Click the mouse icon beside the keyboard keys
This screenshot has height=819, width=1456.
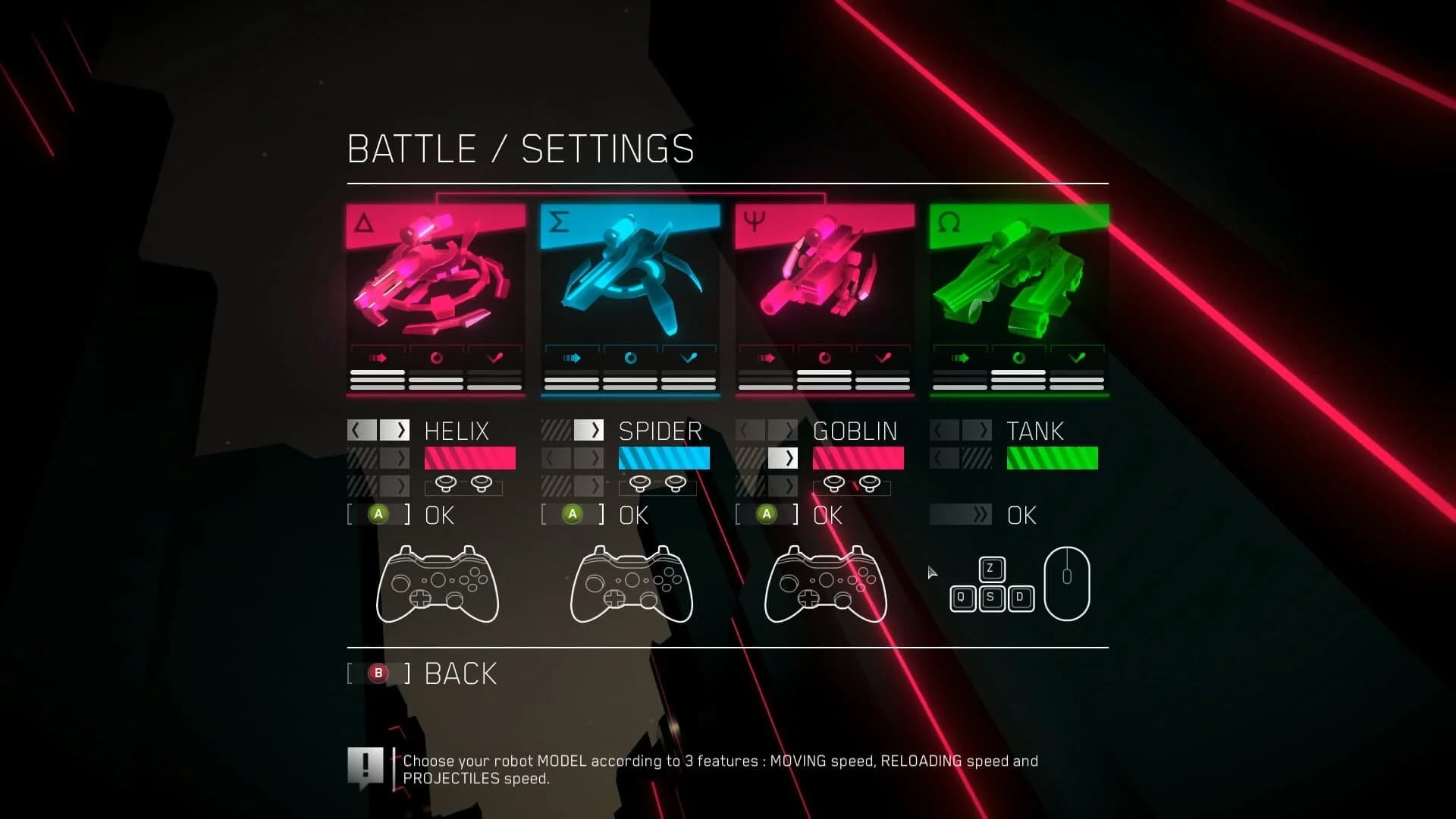pyautogui.click(x=1065, y=582)
